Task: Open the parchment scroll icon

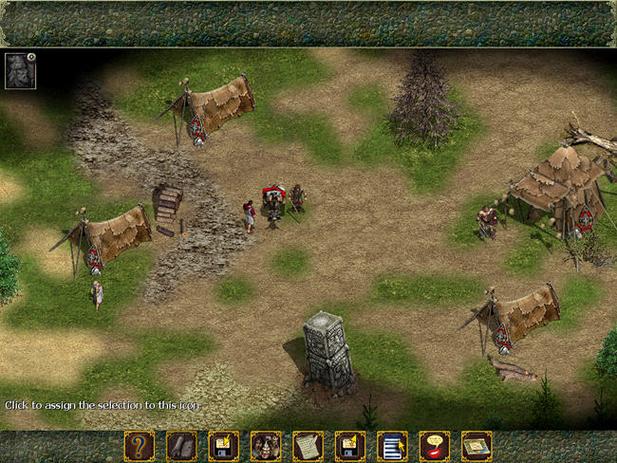Action: click(x=307, y=446)
